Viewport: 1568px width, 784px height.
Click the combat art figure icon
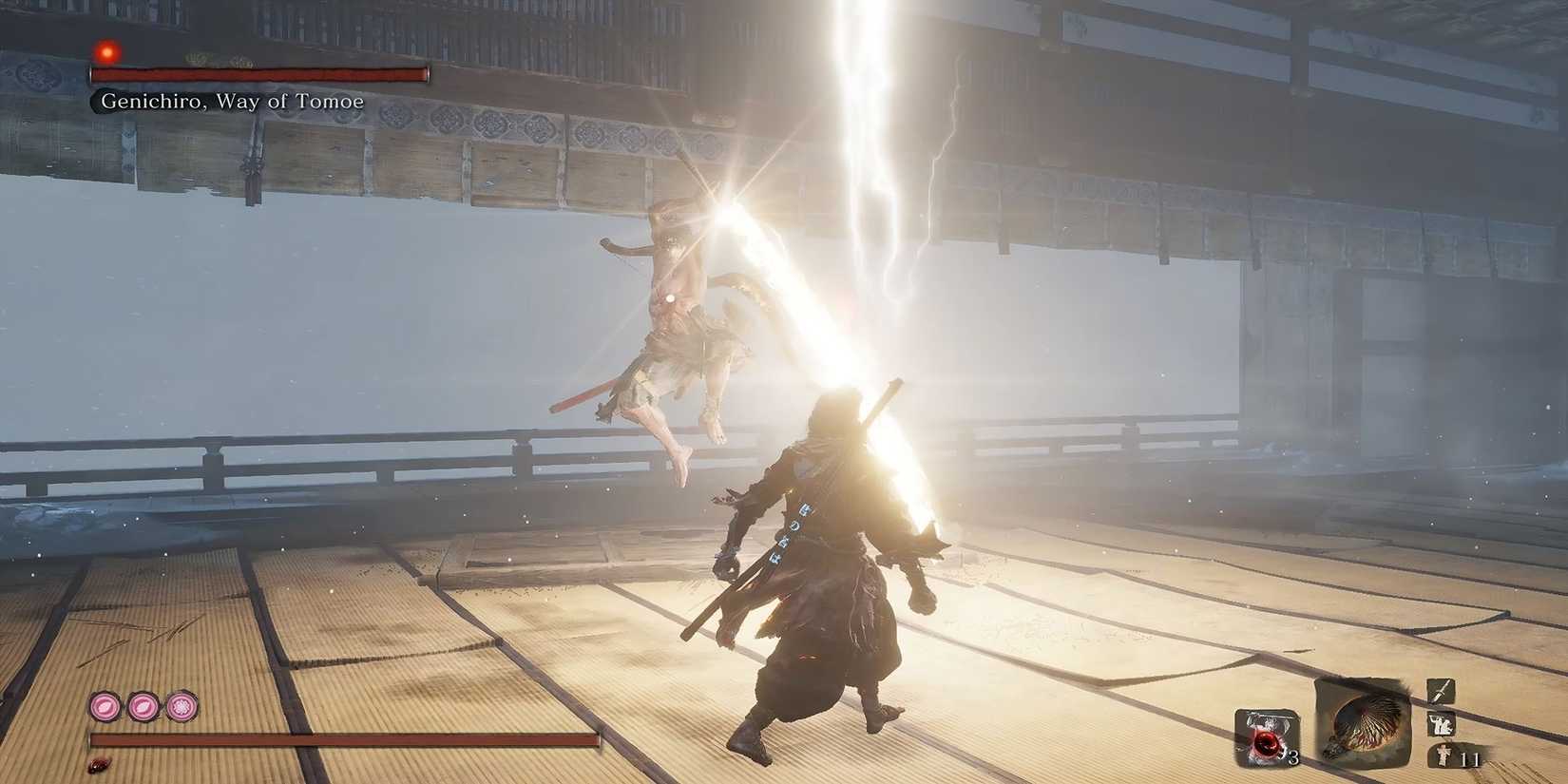(1440, 725)
